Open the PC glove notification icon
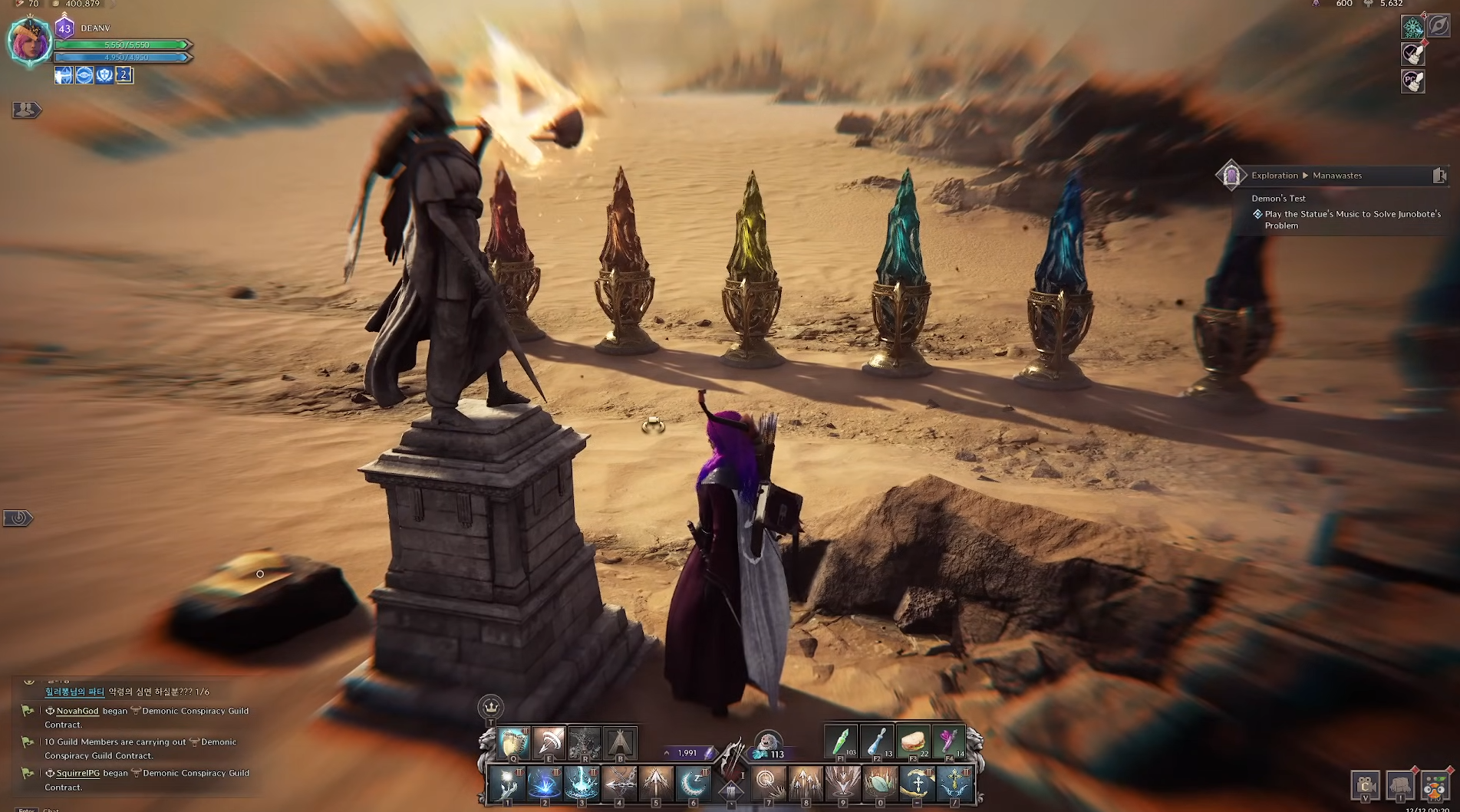This screenshot has height=812, width=1460. (1412, 81)
